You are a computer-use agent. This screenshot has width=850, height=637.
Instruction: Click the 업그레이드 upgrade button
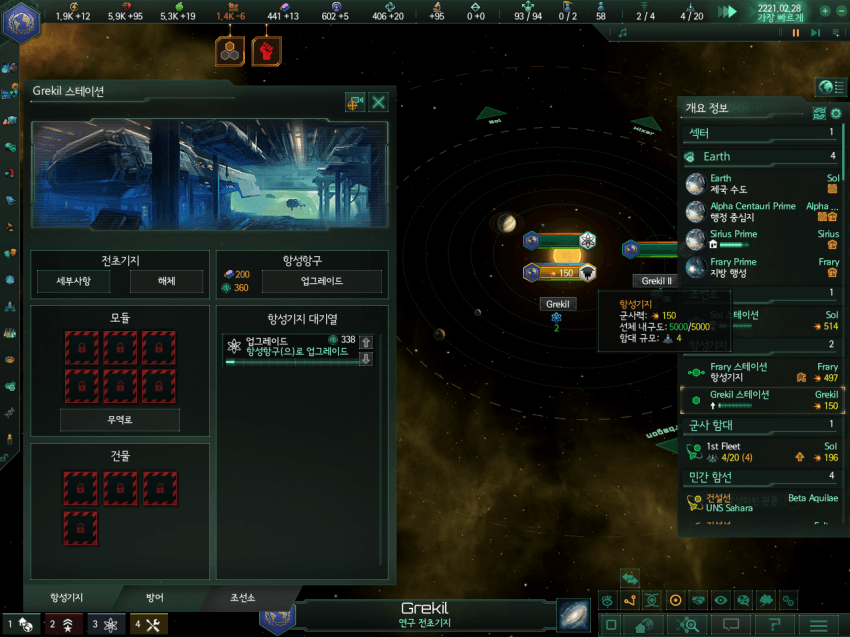tap(322, 282)
